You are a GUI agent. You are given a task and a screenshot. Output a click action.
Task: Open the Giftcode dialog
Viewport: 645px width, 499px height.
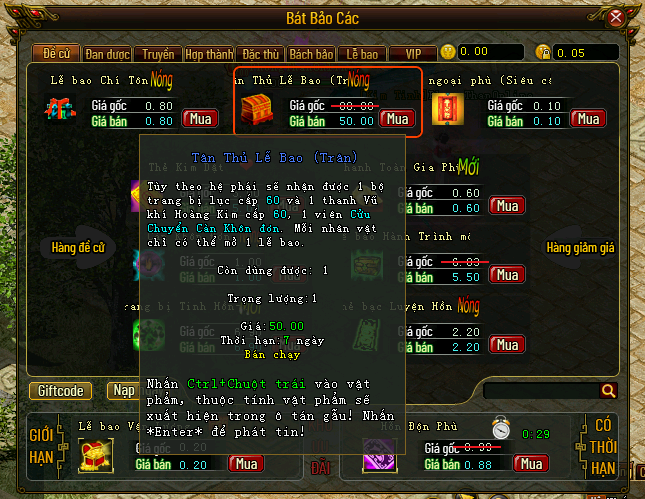click(x=61, y=391)
